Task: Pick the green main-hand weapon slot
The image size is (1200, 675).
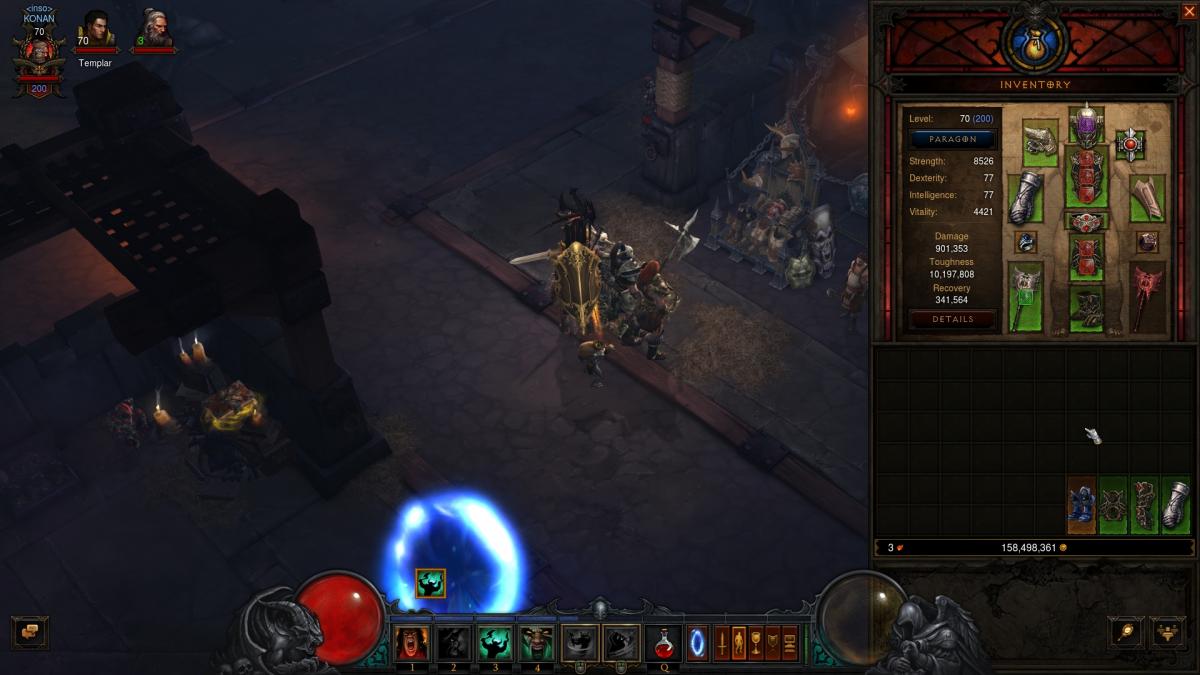Action: point(1025,297)
